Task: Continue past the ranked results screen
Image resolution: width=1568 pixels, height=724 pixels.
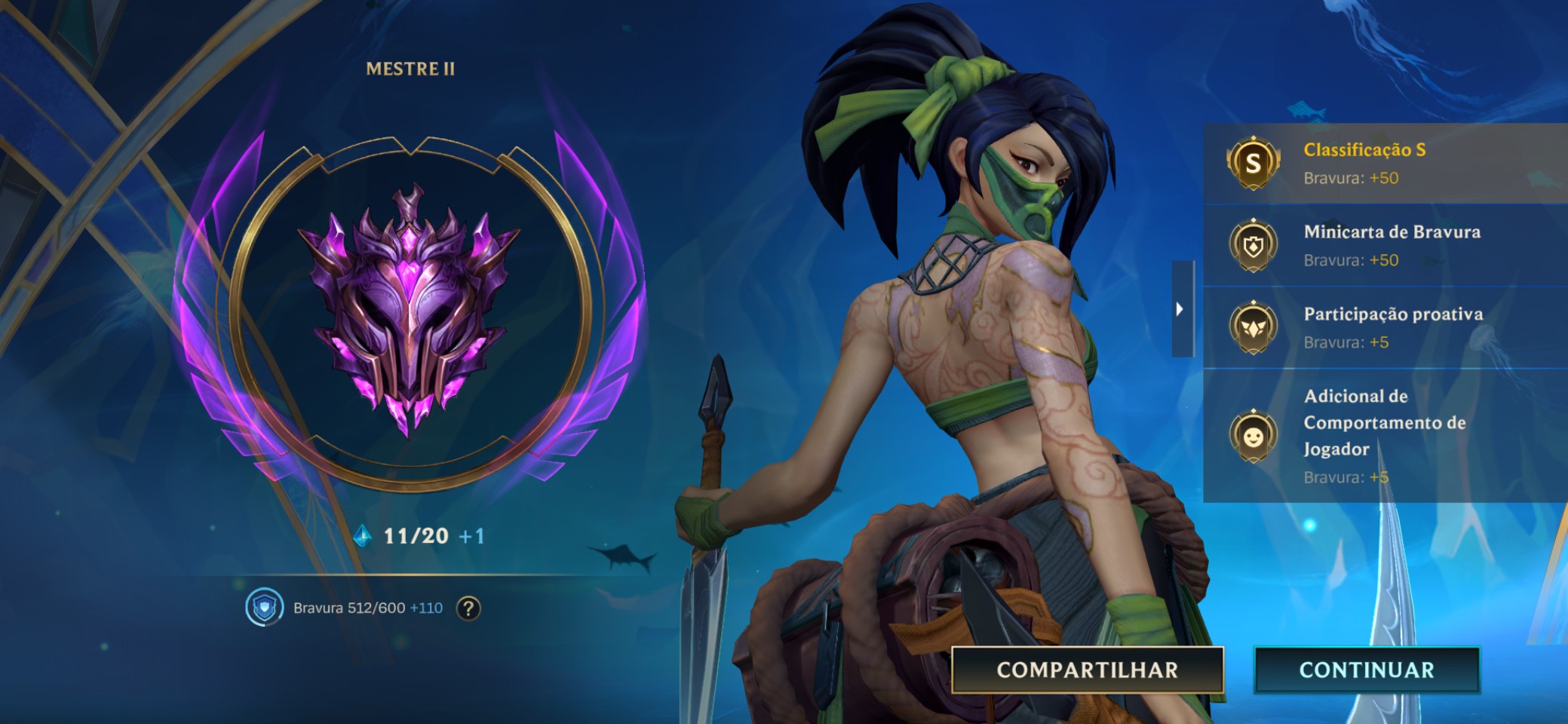Action: (x=1366, y=670)
